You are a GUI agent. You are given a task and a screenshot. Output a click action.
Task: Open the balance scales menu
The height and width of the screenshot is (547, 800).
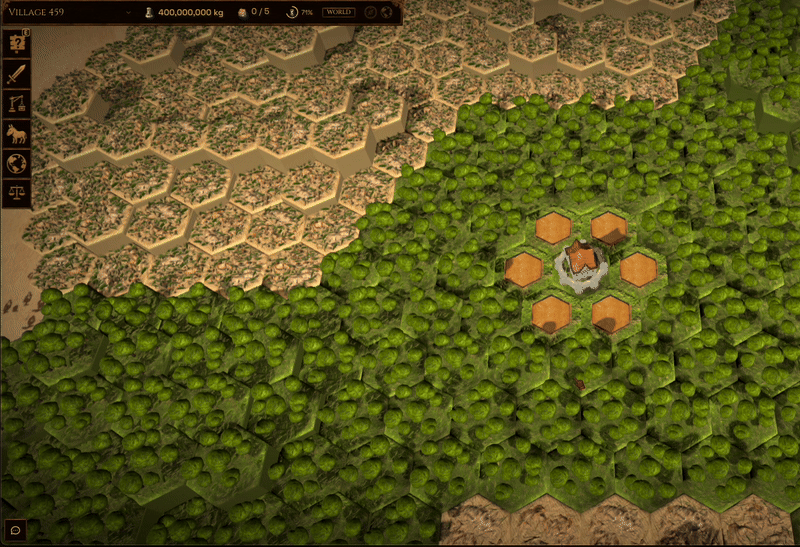point(17,192)
